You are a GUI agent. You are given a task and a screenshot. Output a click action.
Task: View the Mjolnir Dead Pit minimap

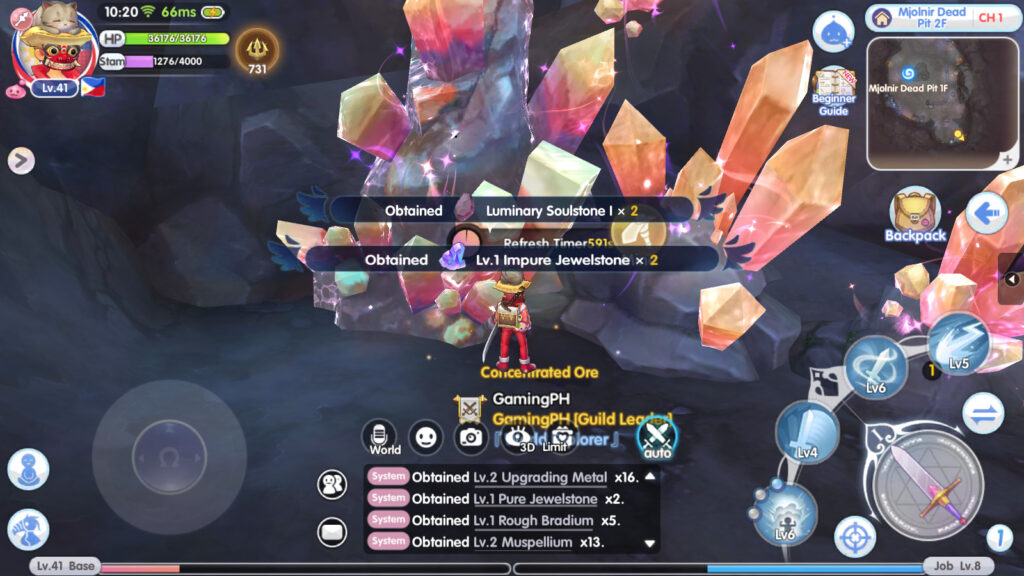[943, 103]
